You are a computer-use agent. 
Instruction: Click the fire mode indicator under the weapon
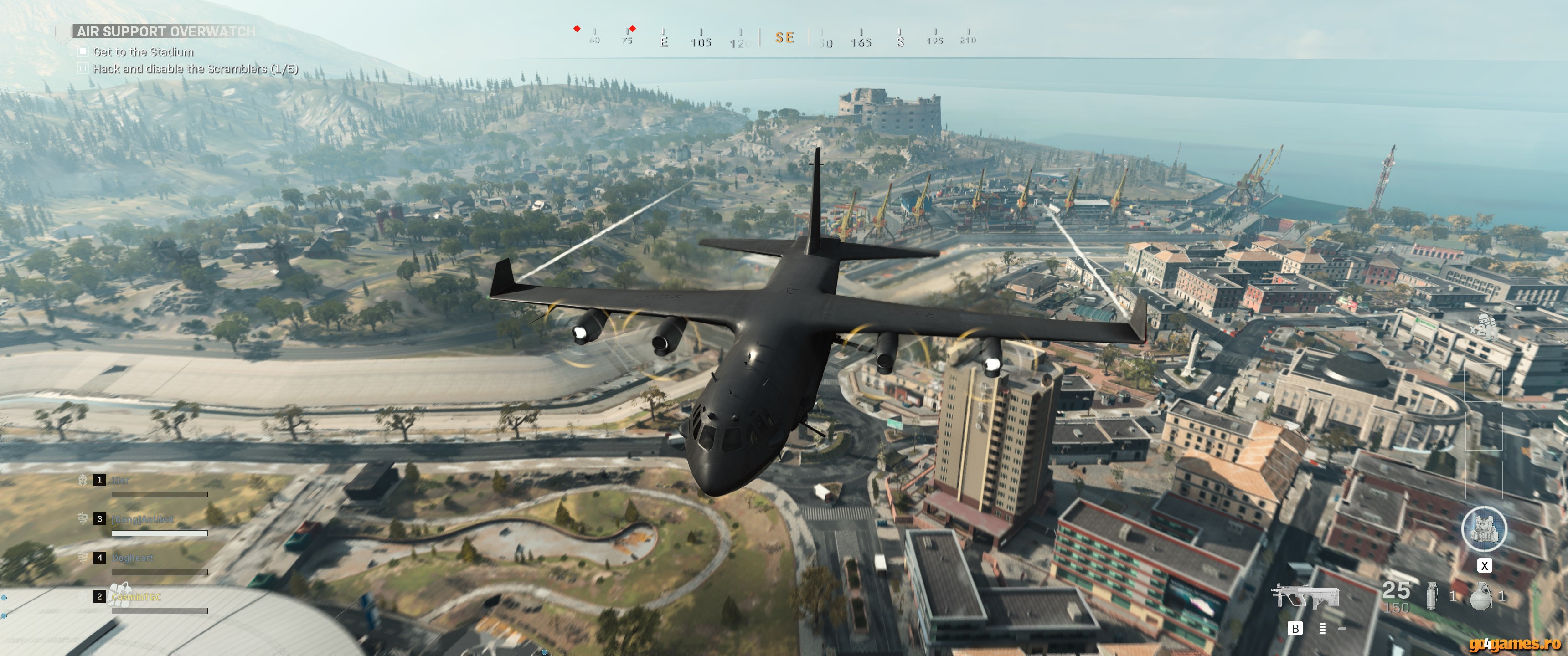(x=1322, y=629)
